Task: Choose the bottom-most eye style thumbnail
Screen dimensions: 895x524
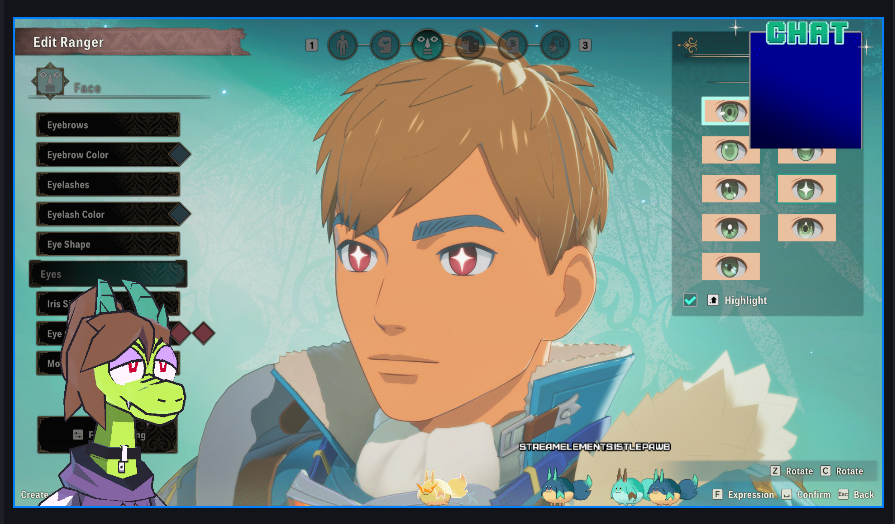Action: 730,267
